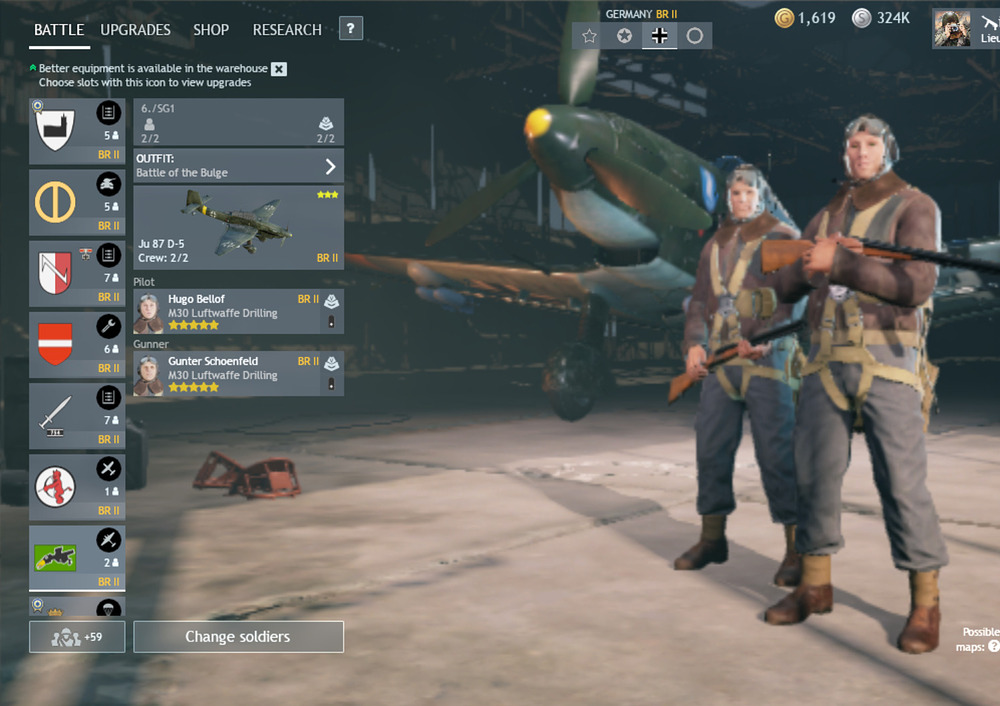Image resolution: width=1000 pixels, height=706 pixels.
Task: Open the +59 reserve squads button
Action: tap(77, 637)
